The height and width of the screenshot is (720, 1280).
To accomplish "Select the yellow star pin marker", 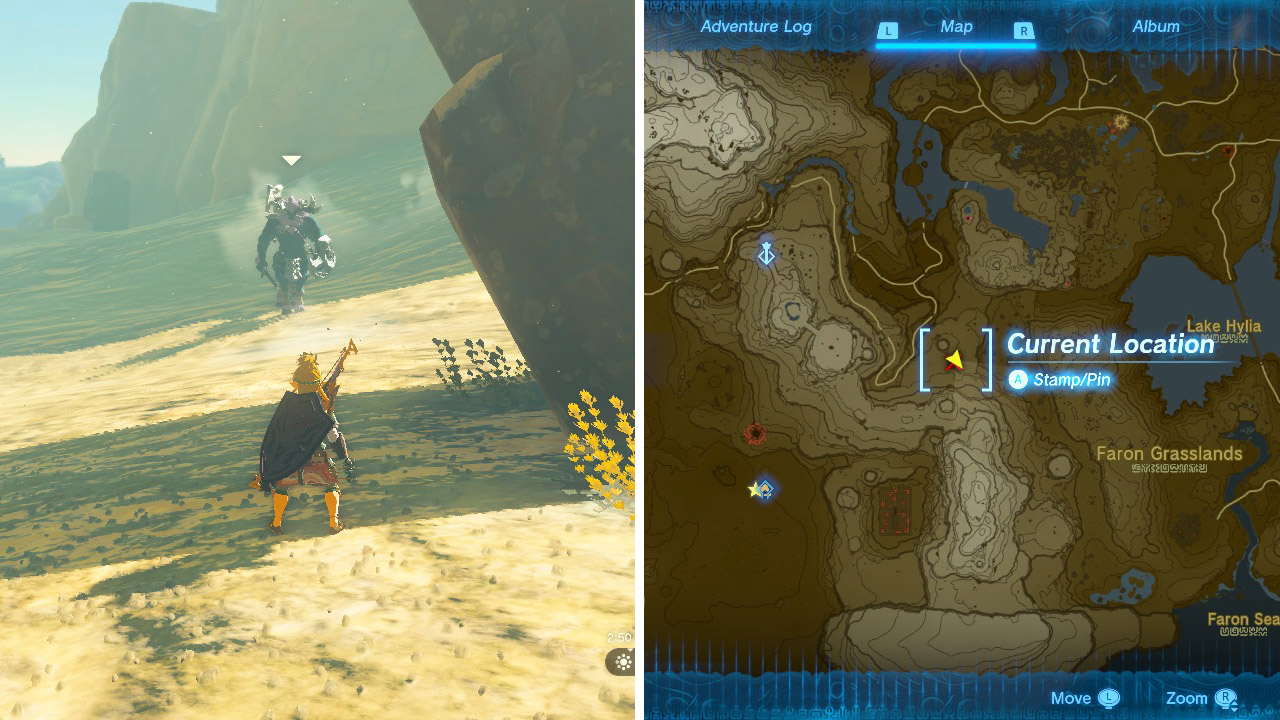I will click(x=753, y=489).
